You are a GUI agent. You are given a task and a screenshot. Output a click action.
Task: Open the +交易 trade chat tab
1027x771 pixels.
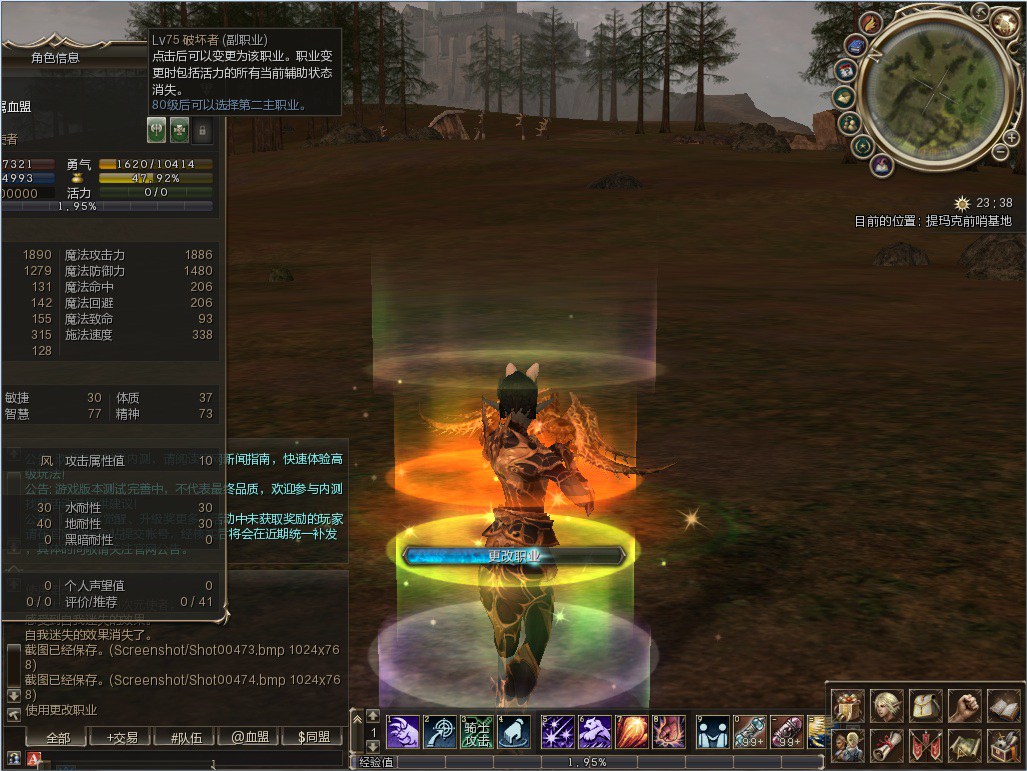pos(122,738)
